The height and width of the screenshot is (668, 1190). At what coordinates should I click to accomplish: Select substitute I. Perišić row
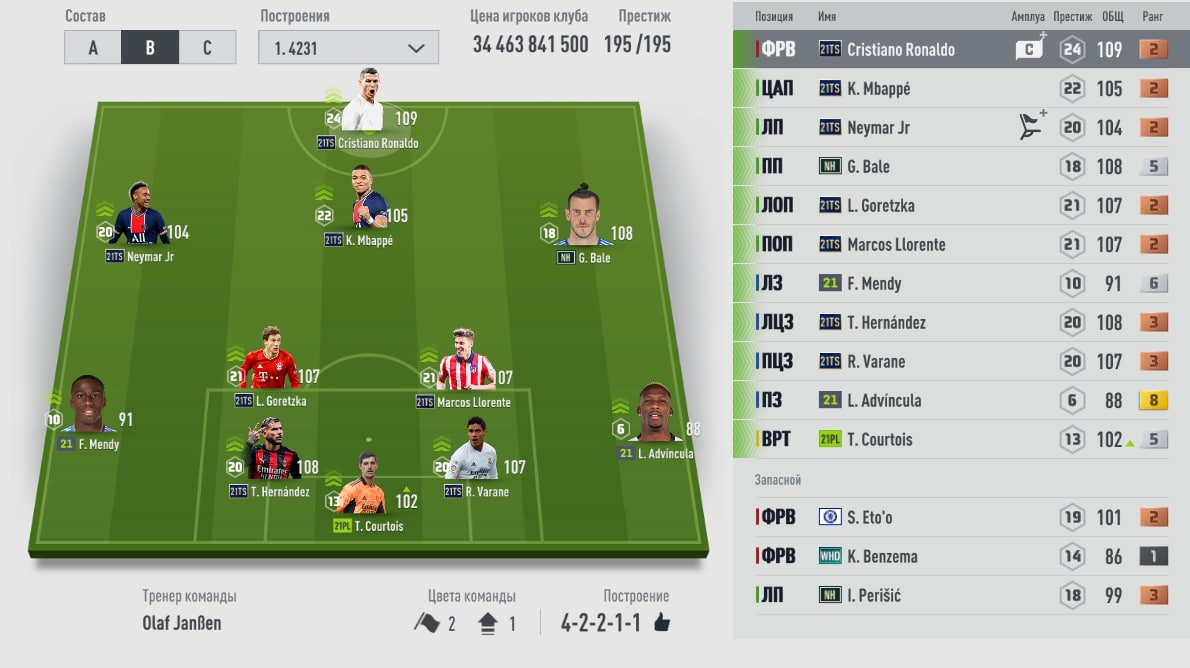click(960, 595)
